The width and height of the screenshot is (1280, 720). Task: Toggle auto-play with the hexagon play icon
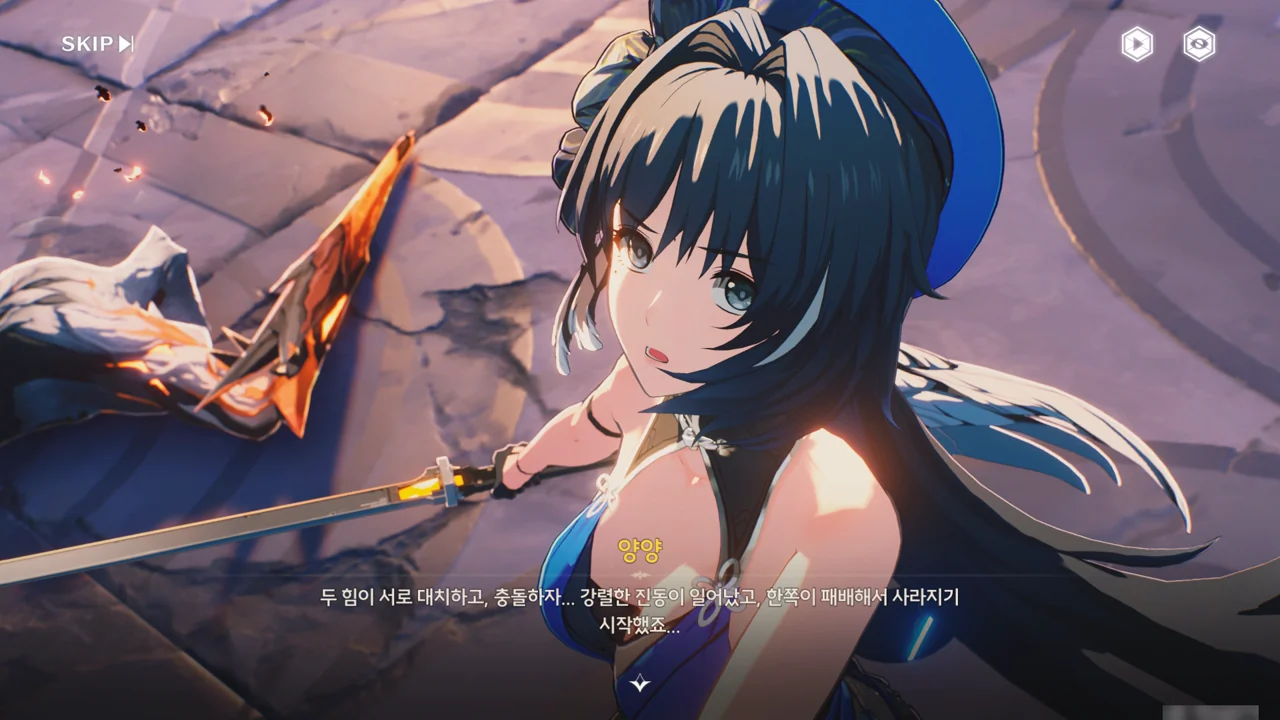point(1137,44)
